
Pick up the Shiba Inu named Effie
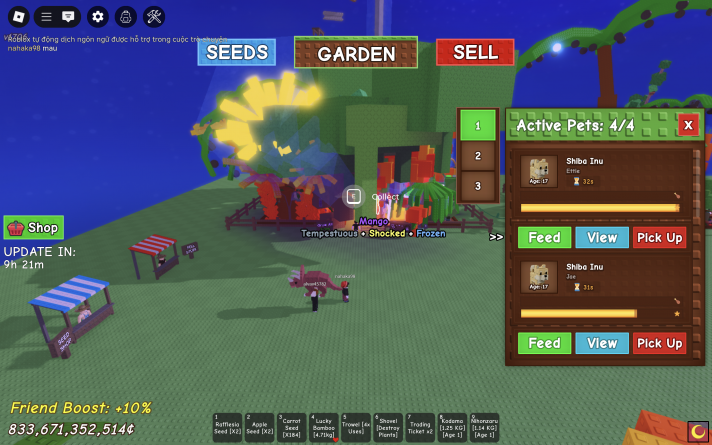660,237
